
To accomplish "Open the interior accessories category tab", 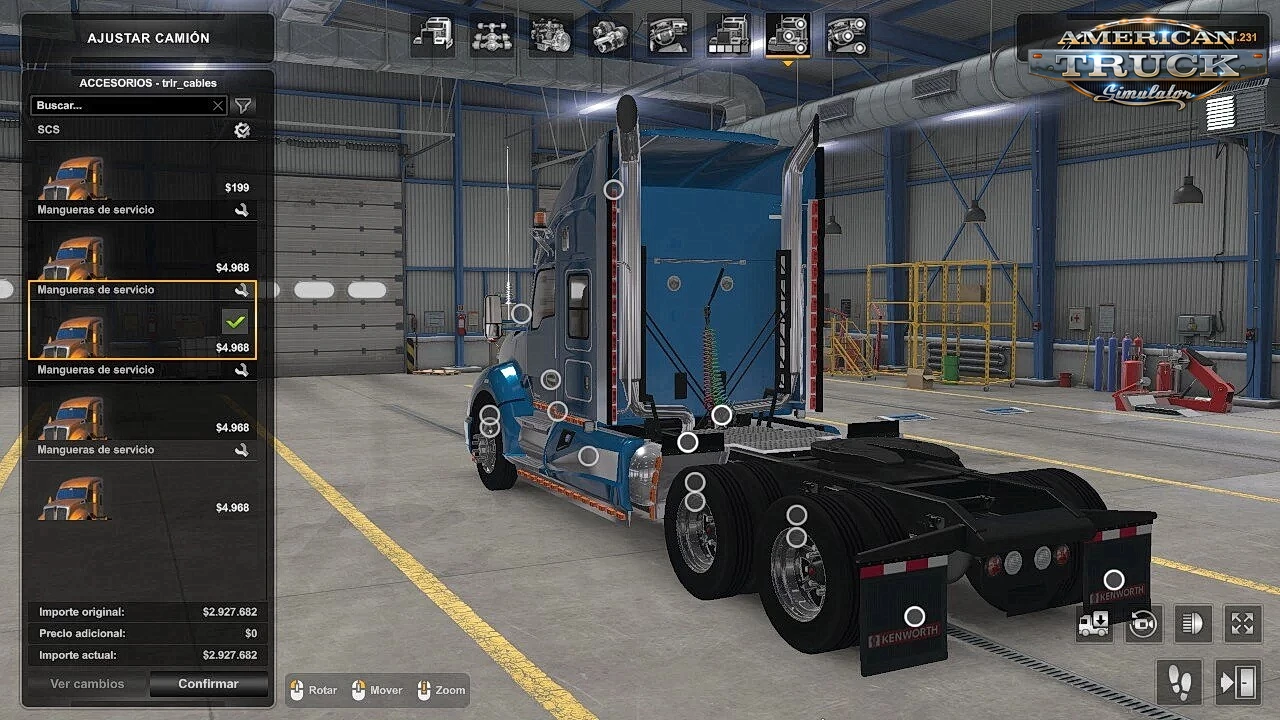I will [x=847, y=36].
